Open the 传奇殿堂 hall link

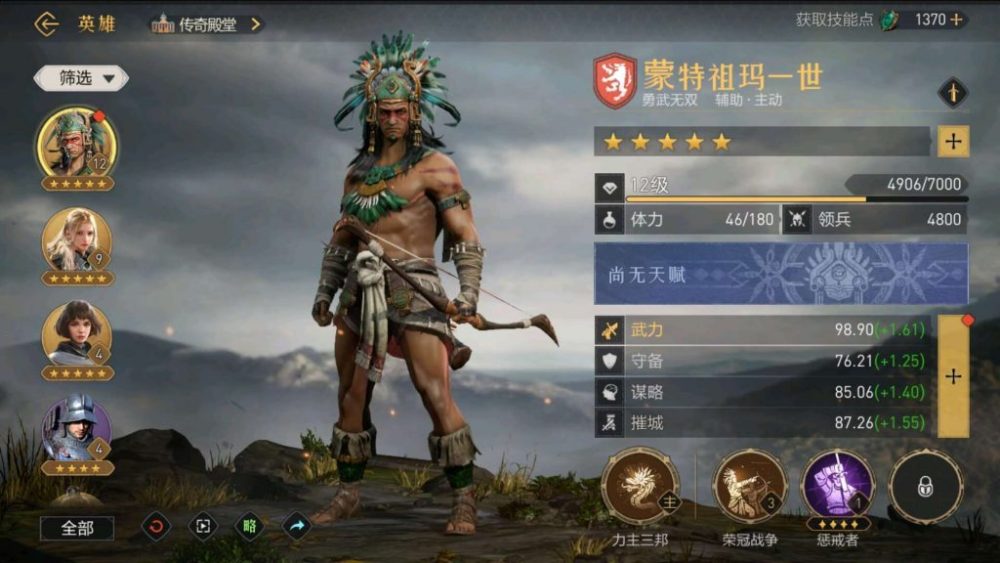[x=207, y=24]
